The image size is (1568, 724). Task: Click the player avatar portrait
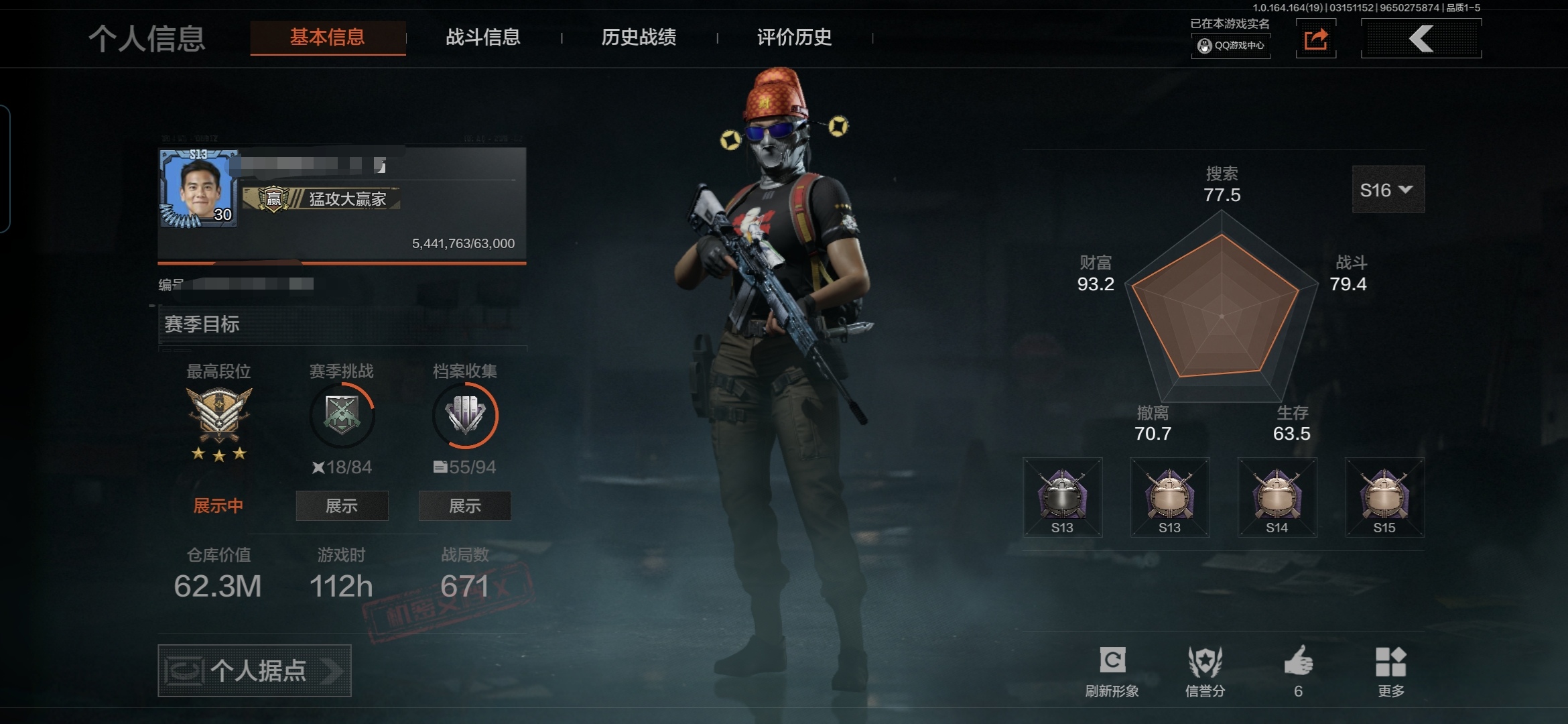pos(199,189)
